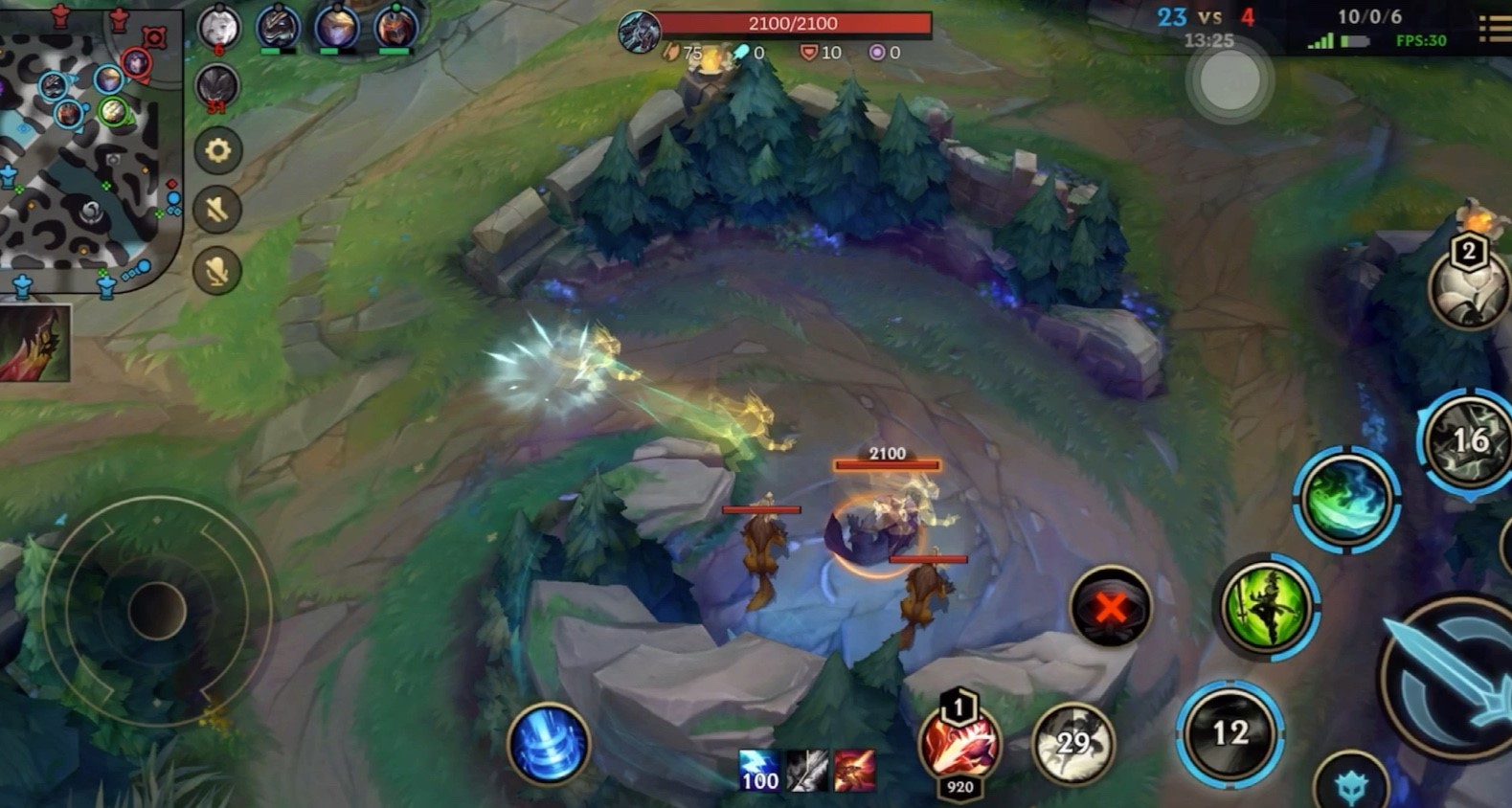Viewport: 1512px width, 808px height.
Task: Tap the virtual movement joystick
Action: pos(156,610)
